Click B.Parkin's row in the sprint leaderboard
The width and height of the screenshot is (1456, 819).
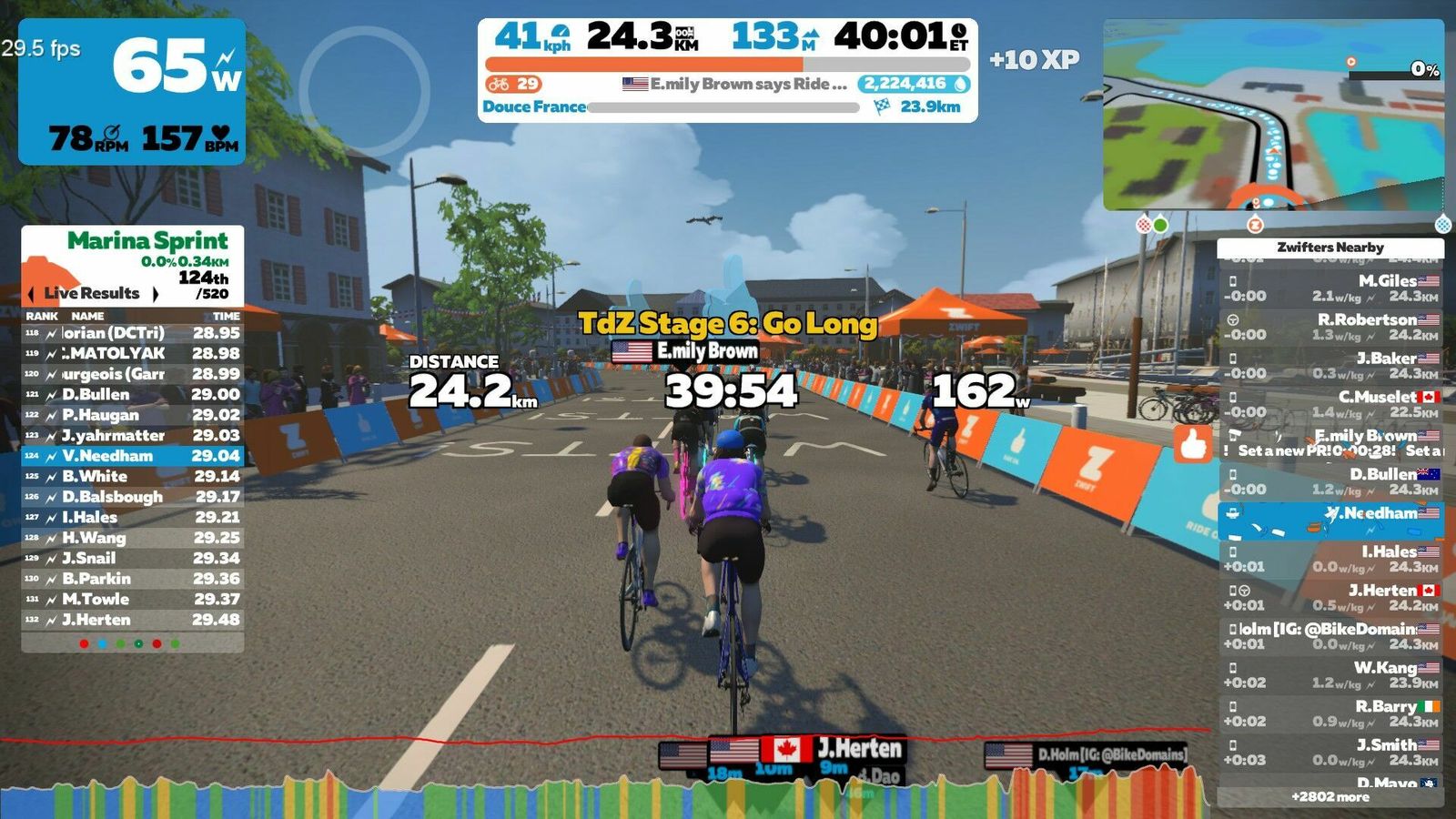(x=133, y=579)
